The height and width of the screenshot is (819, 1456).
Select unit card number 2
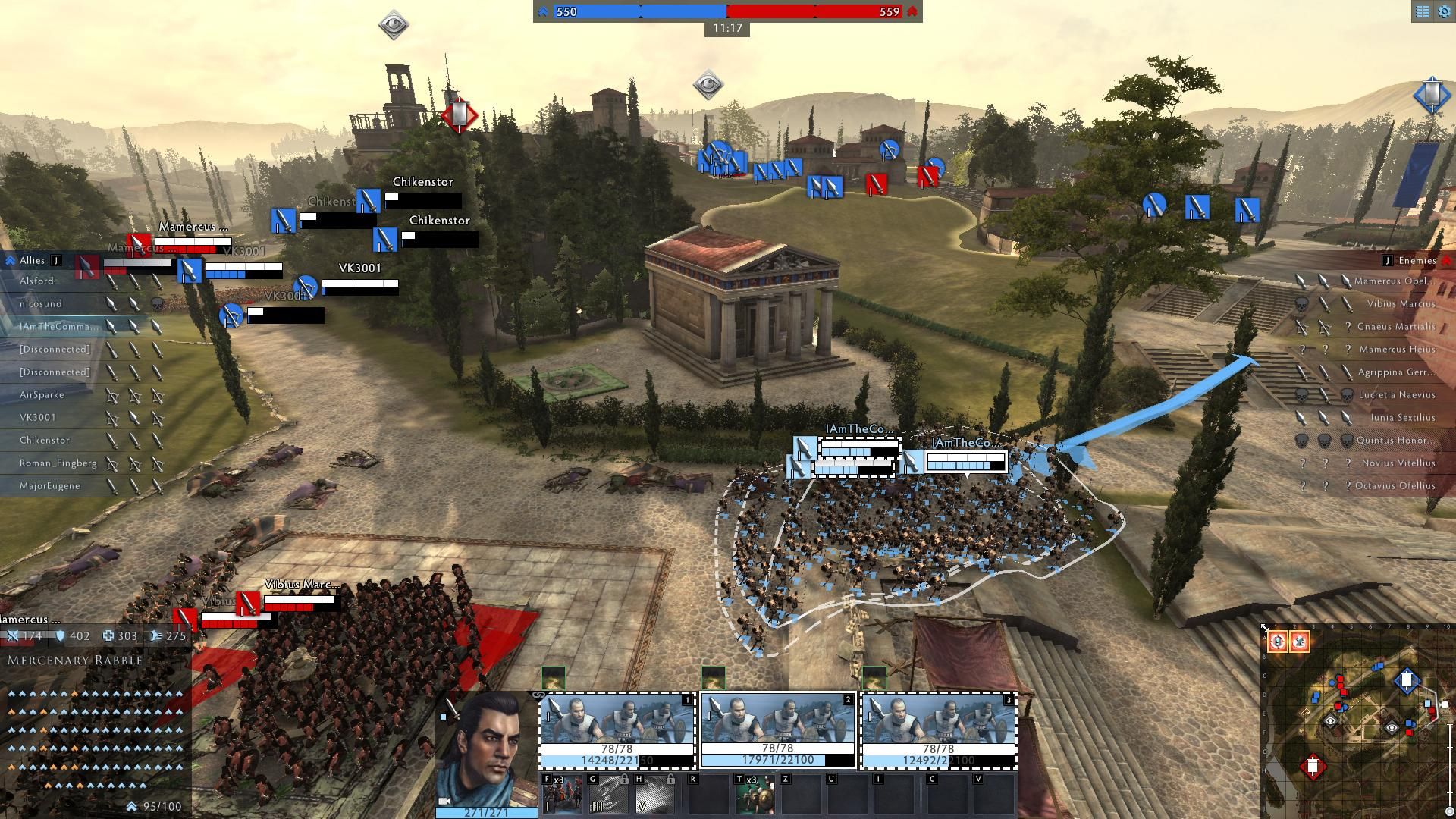click(x=777, y=730)
